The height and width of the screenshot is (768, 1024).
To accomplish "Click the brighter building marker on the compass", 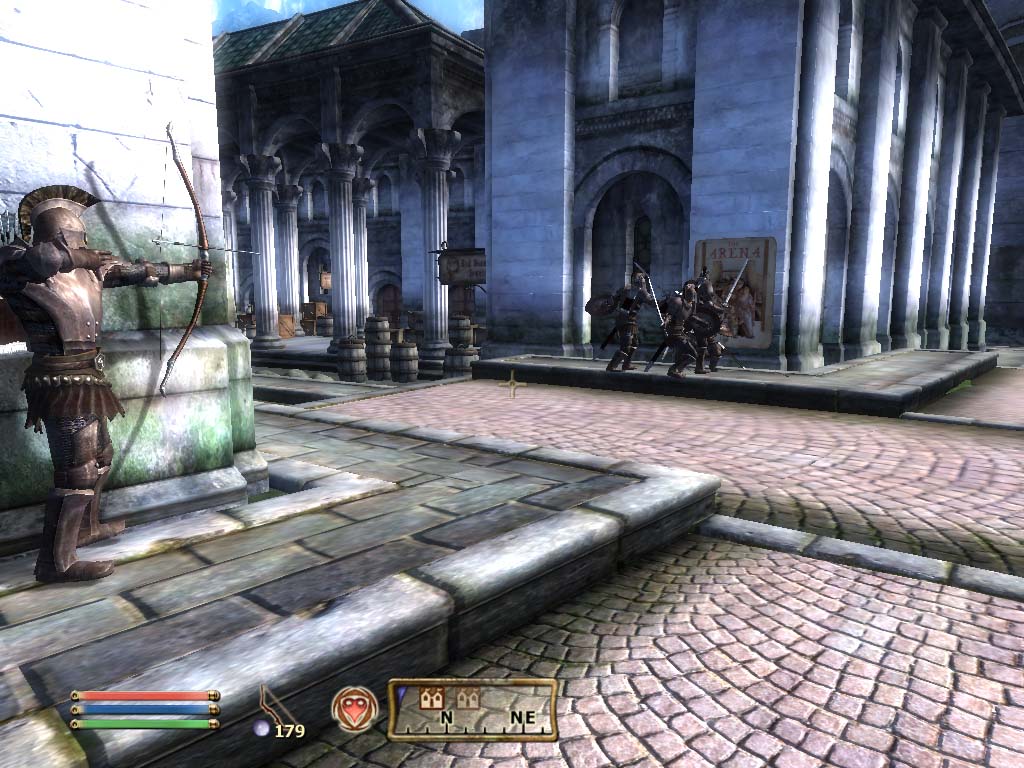I will [x=434, y=699].
